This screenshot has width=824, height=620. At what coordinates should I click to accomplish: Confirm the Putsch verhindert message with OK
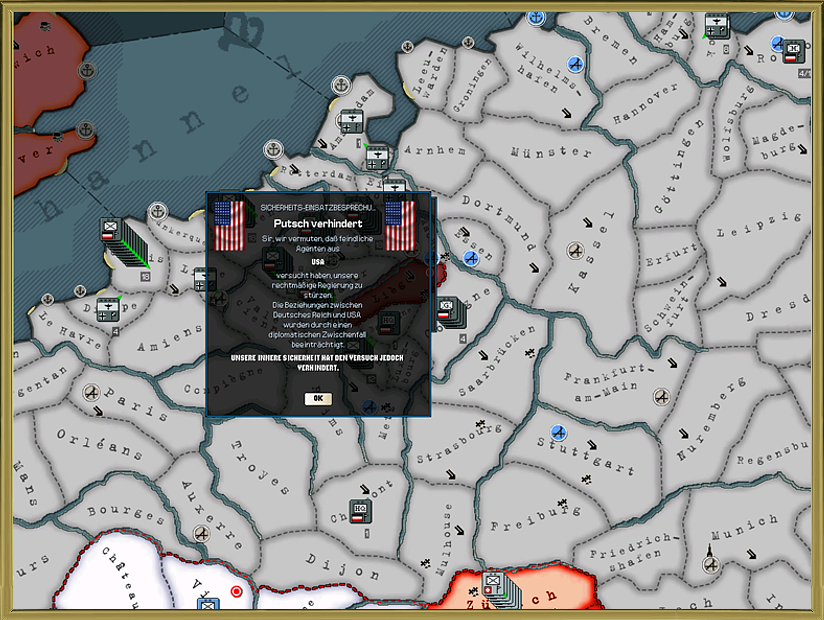[318, 398]
